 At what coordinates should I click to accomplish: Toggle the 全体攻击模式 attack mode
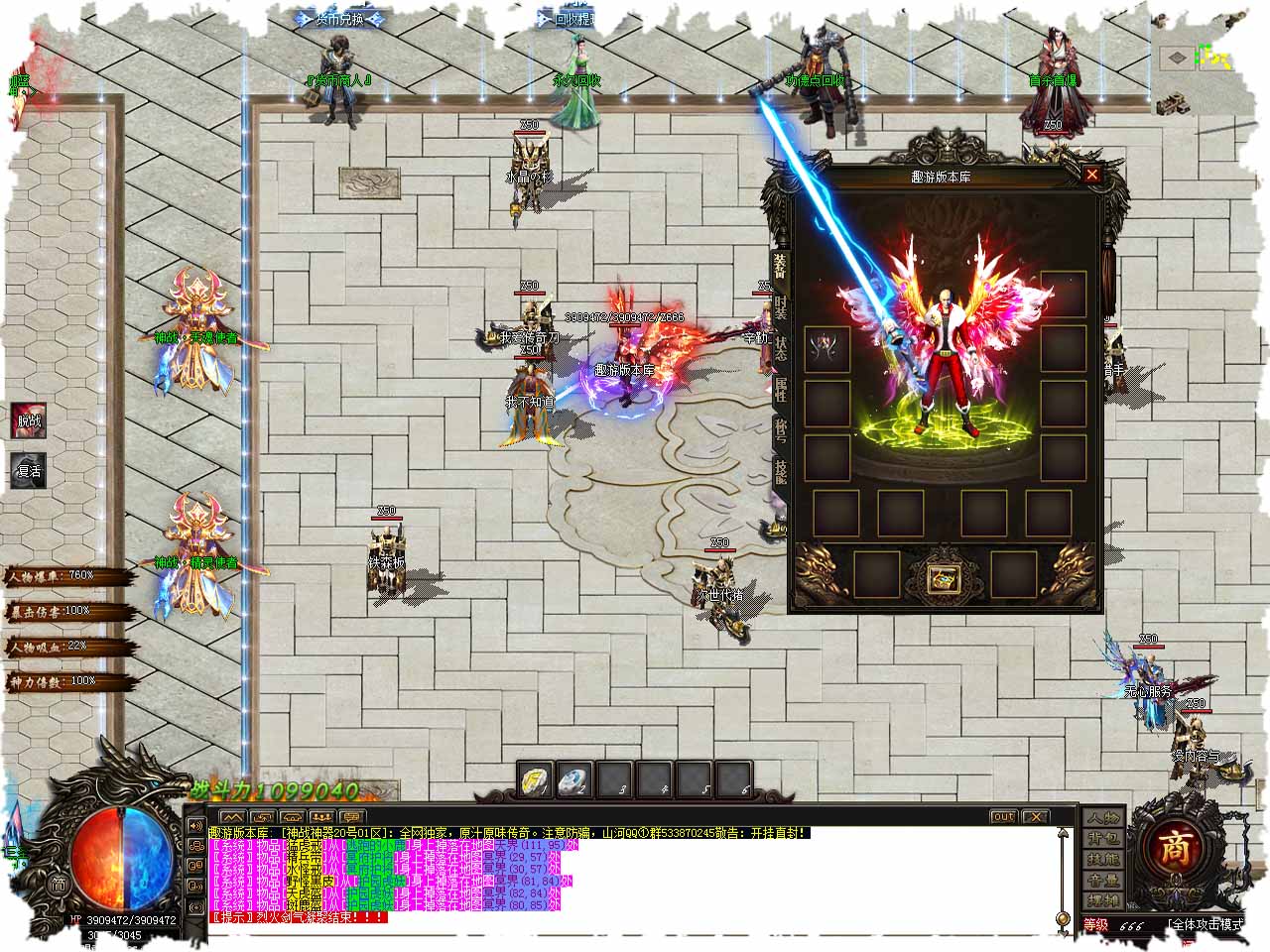click(1205, 924)
